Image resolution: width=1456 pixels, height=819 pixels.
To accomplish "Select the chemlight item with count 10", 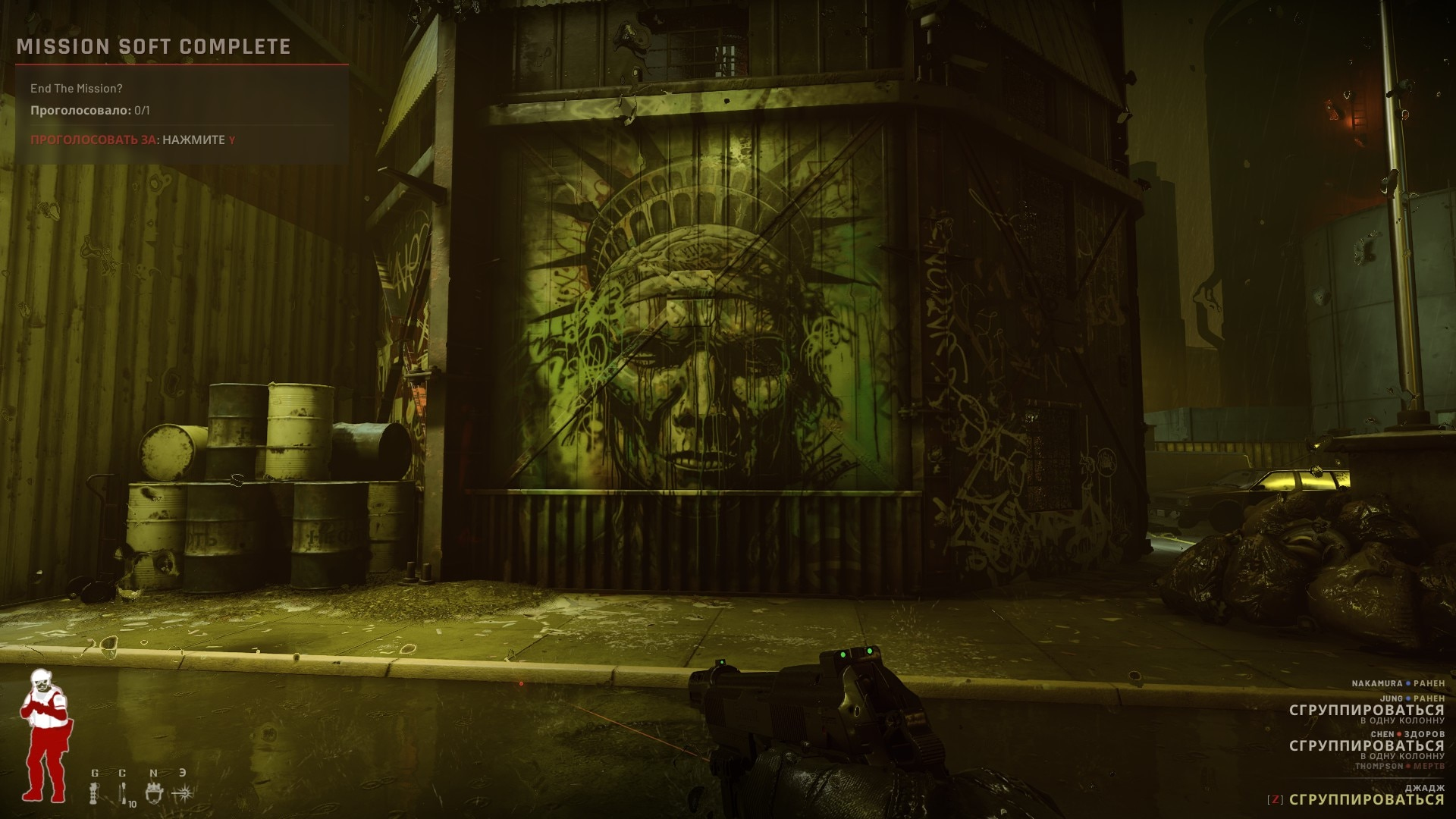I will [x=124, y=794].
